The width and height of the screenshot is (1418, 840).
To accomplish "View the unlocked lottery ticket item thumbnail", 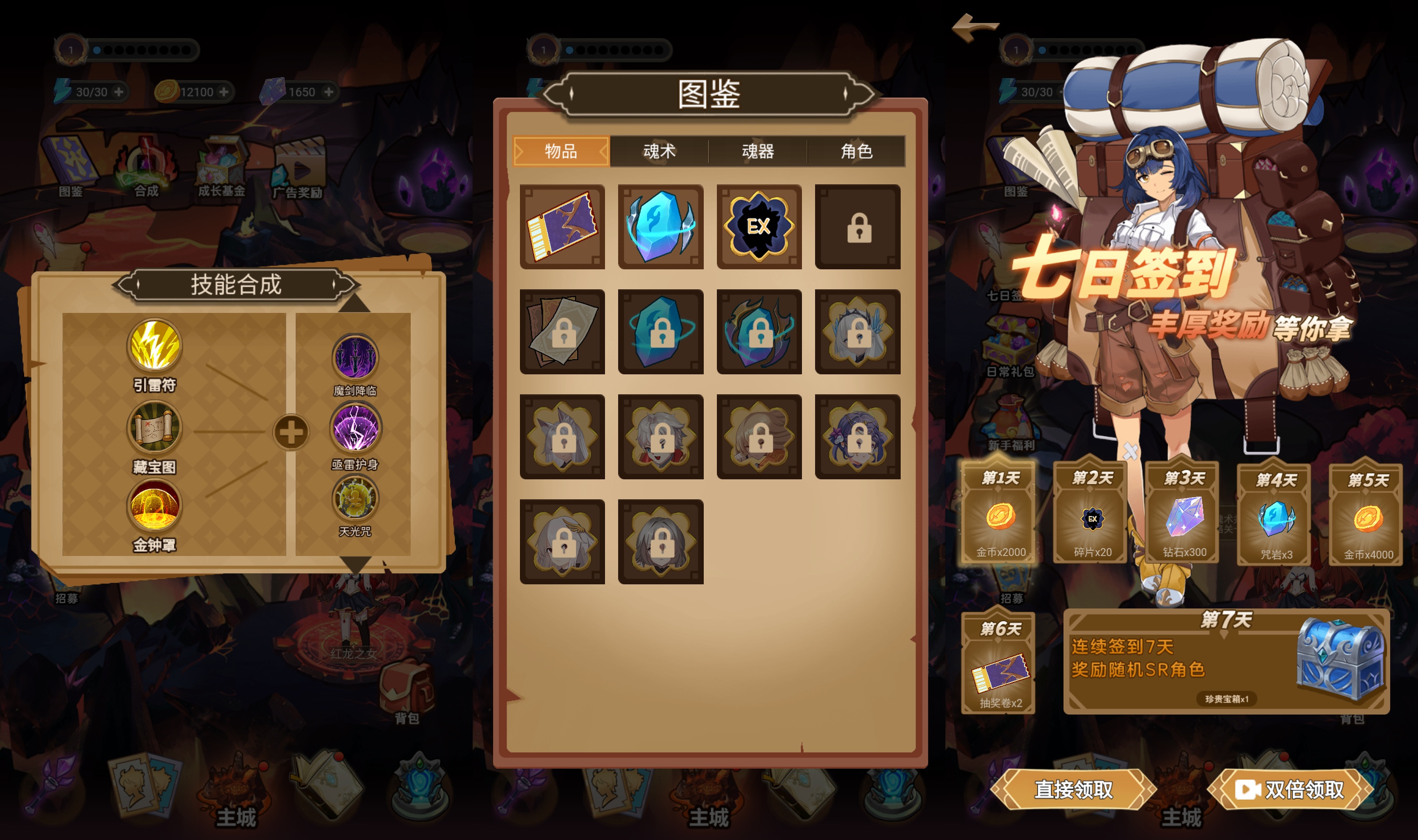I will point(563,227).
